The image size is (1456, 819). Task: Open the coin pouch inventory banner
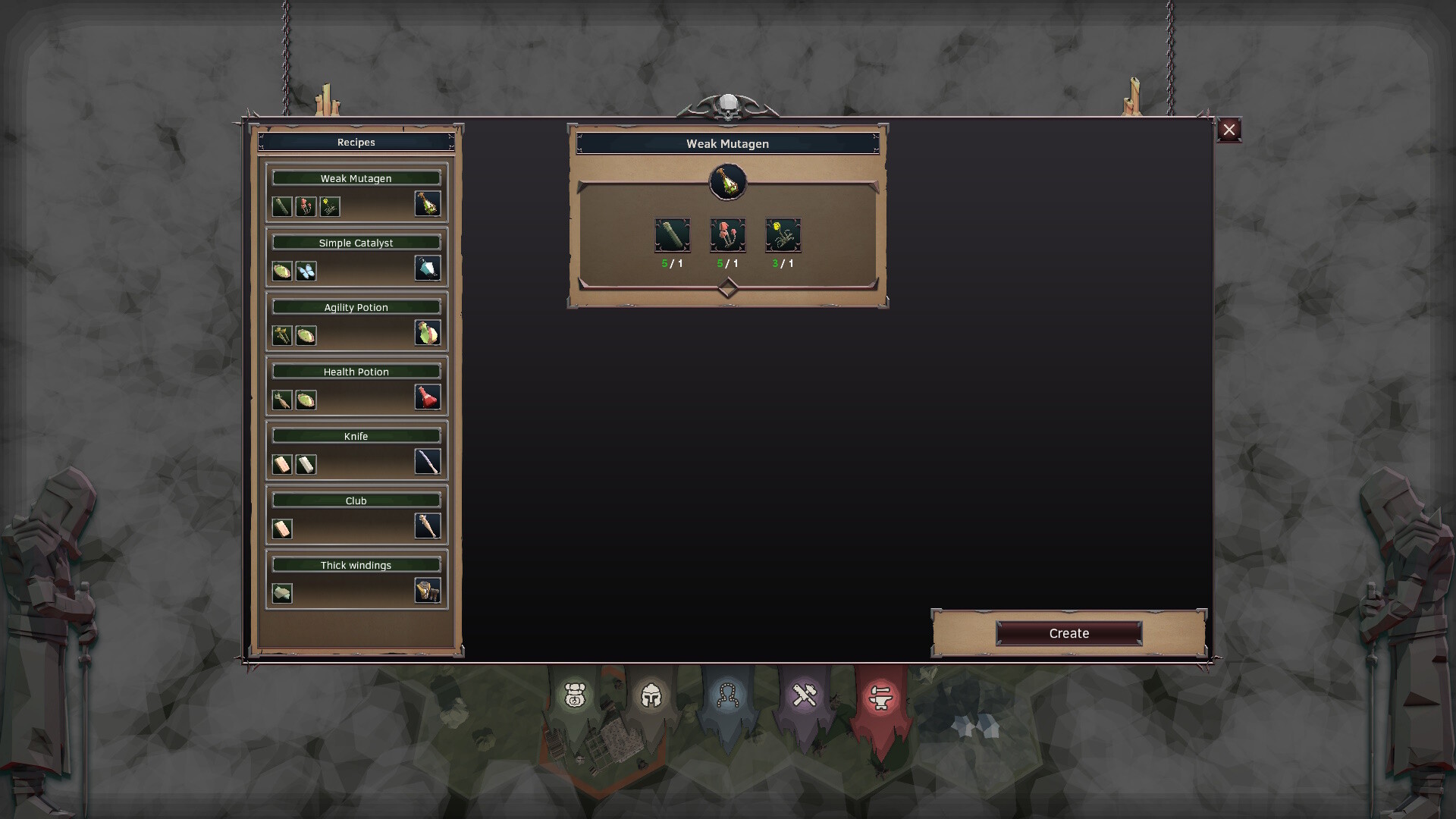[x=575, y=696]
